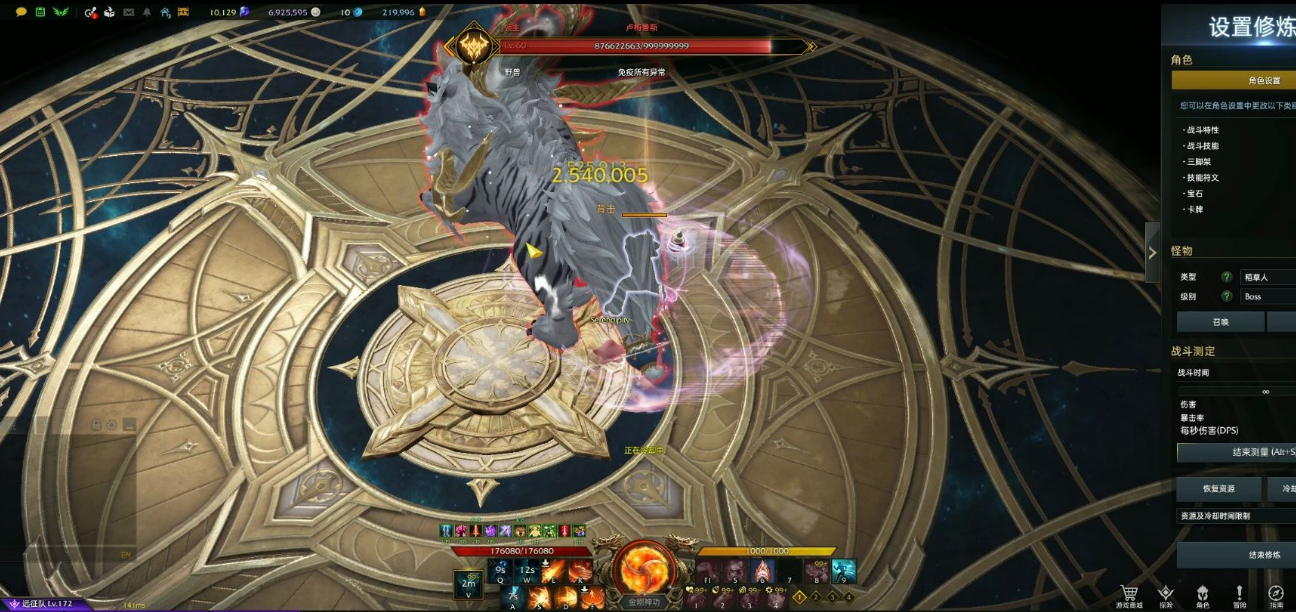This screenshot has width=1296, height=612.
Task: Collapse the training settings panel with the arrow tab
Action: point(1152,252)
